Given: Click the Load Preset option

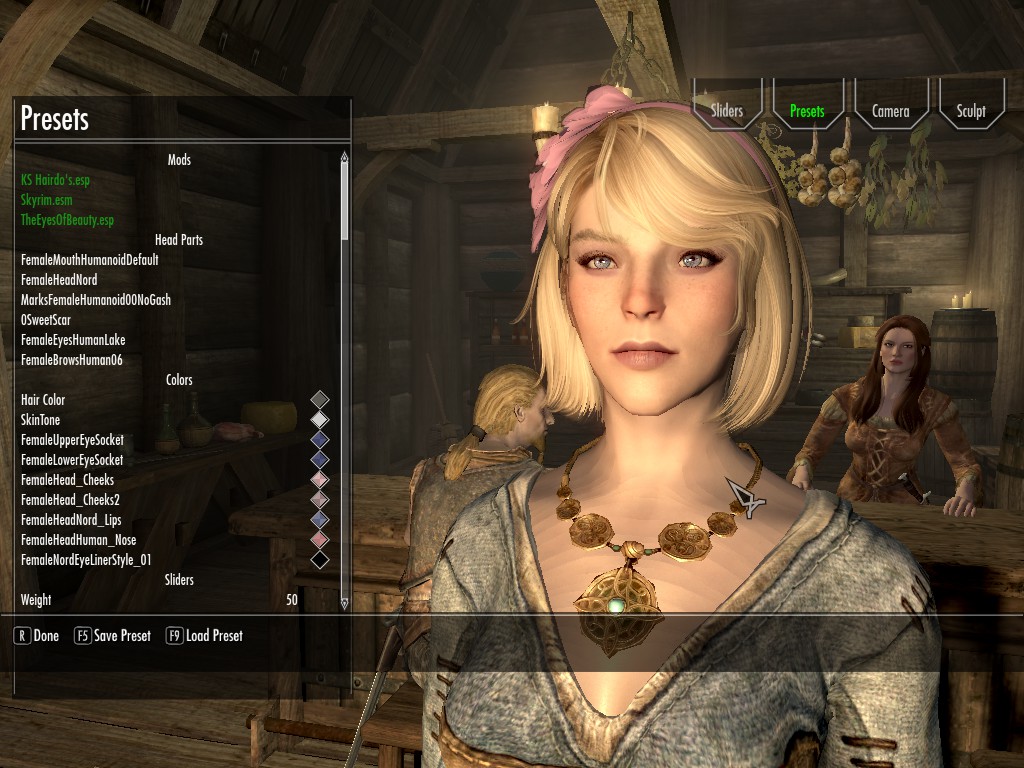Looking at the screenshot, I should tap(204, 636).
